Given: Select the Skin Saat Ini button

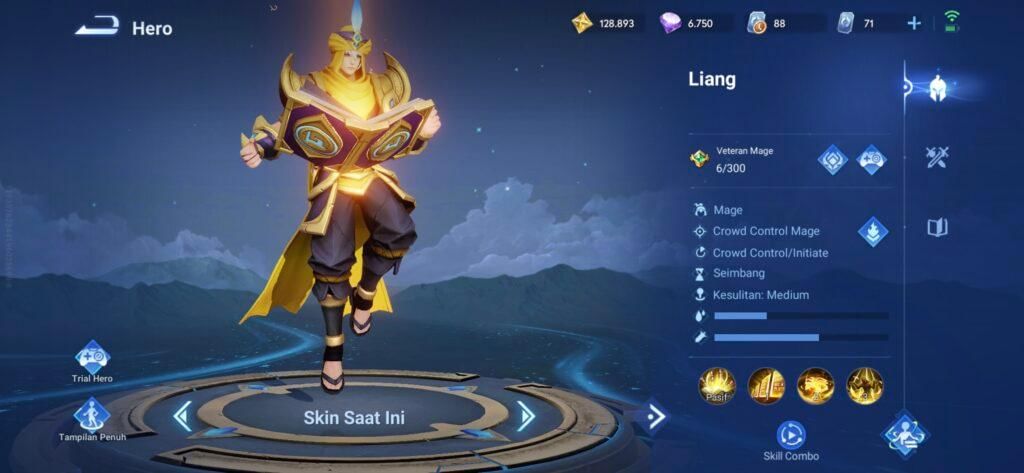Looking at the screenshot, I should [x=354, y=417].
